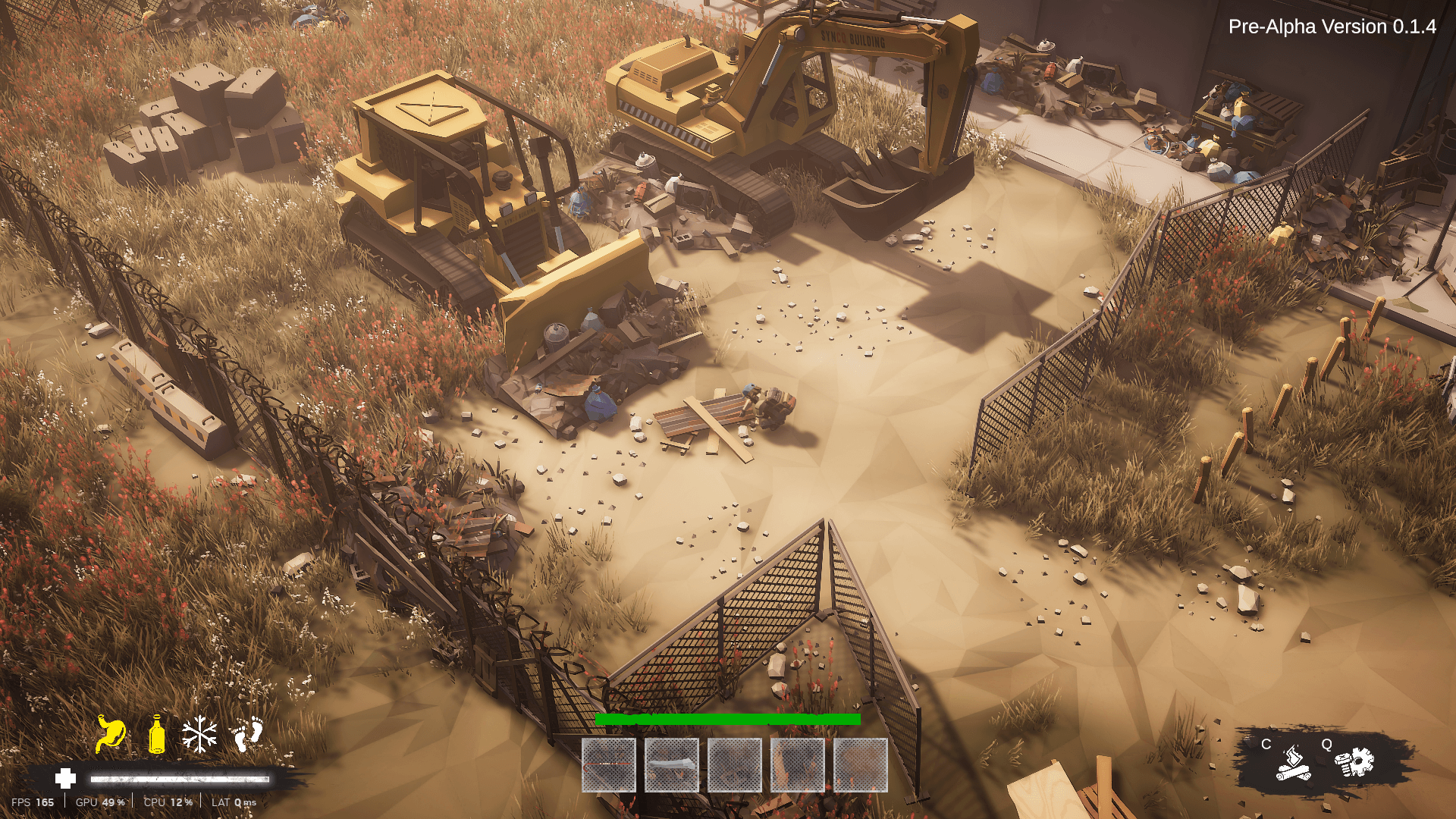Viewport: 1456px width, 819px height.
Task: Select the grey blade hotbar slot
Action: pyautogui.click(x=672, y=765)
